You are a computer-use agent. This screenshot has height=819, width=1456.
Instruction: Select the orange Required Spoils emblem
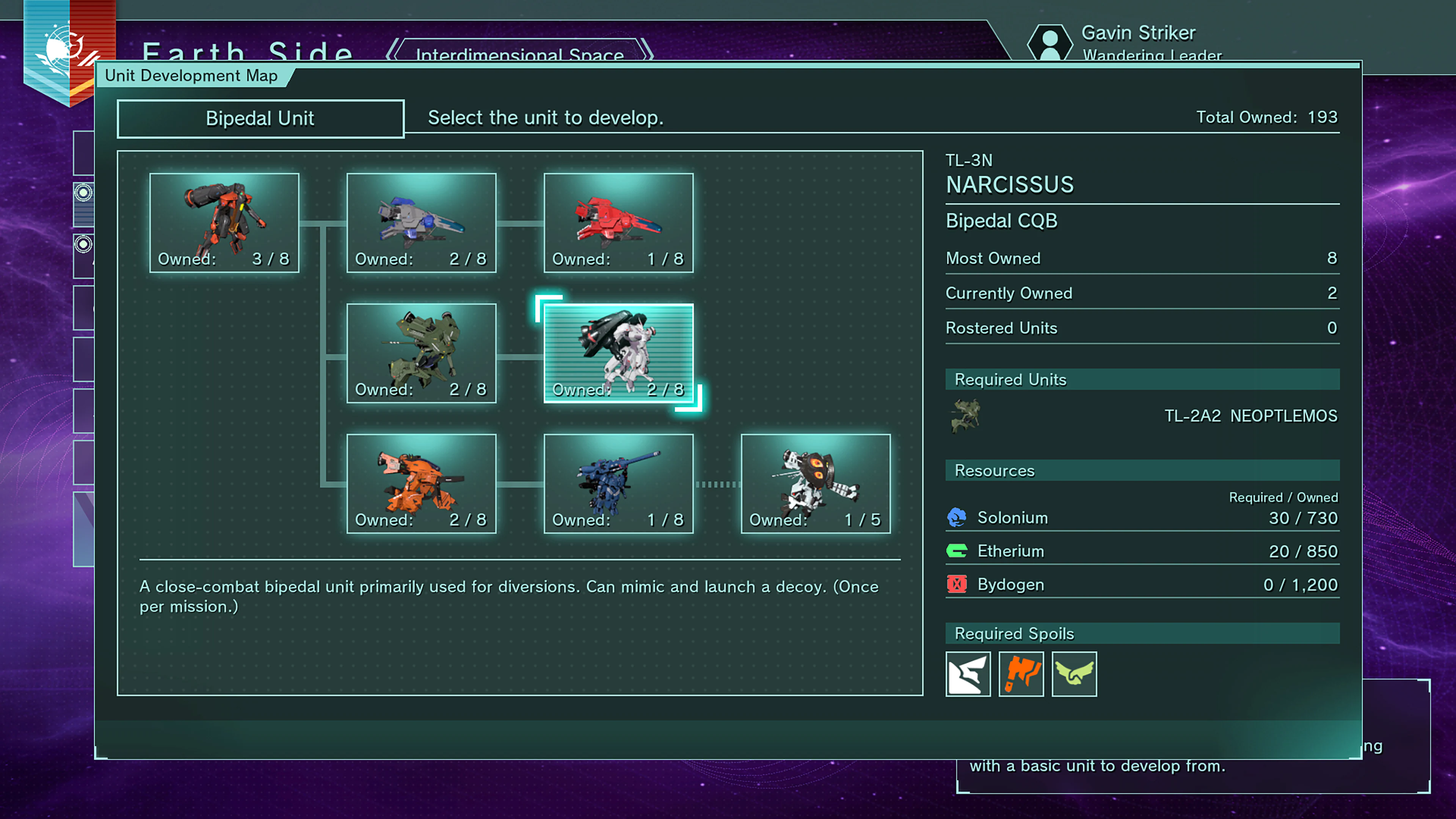pyautogui.click(x=1021, y=674)
